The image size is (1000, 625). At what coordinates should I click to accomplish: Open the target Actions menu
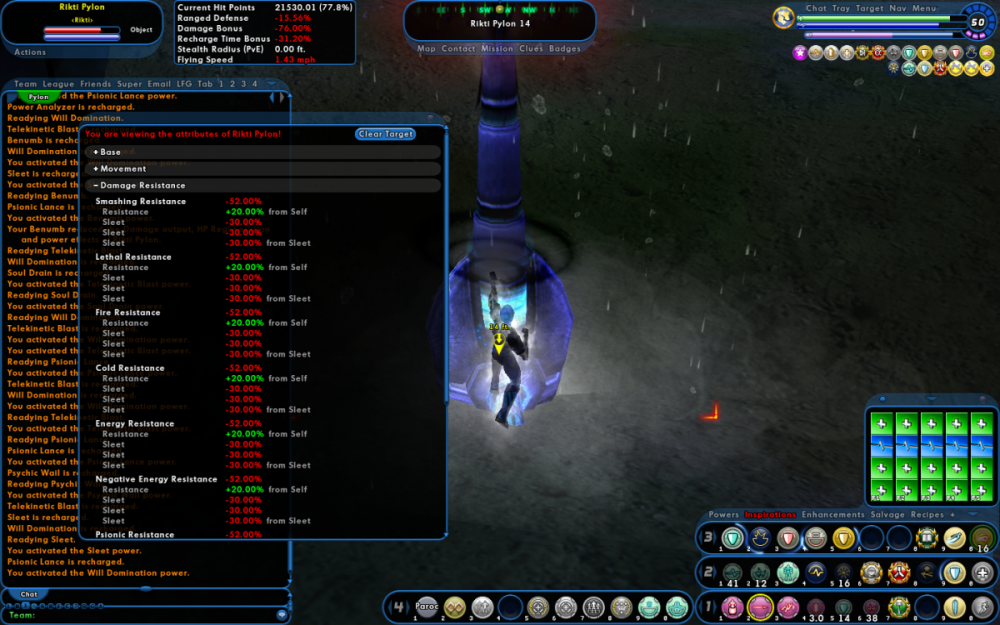[30, 52]
